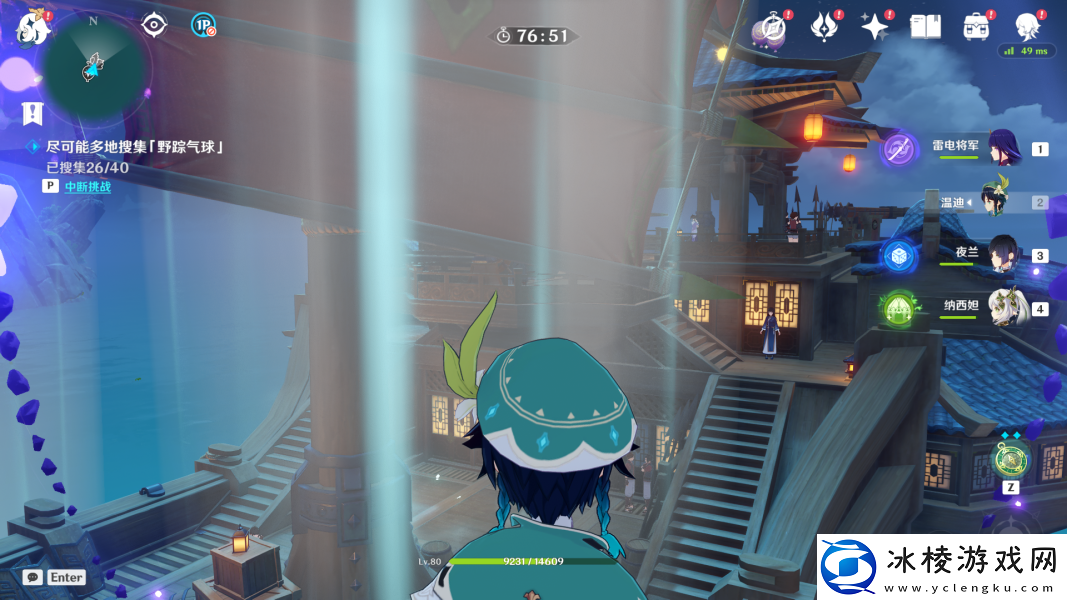The width and height of the screenshot is (1067, 600).
Task: Open the chat box speech bubble
Action: [33, 577]
